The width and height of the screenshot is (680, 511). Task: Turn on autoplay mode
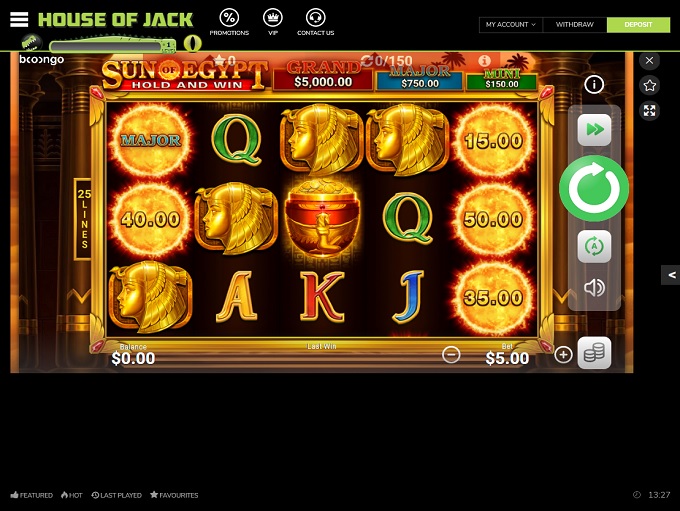(x=594, y=246)
